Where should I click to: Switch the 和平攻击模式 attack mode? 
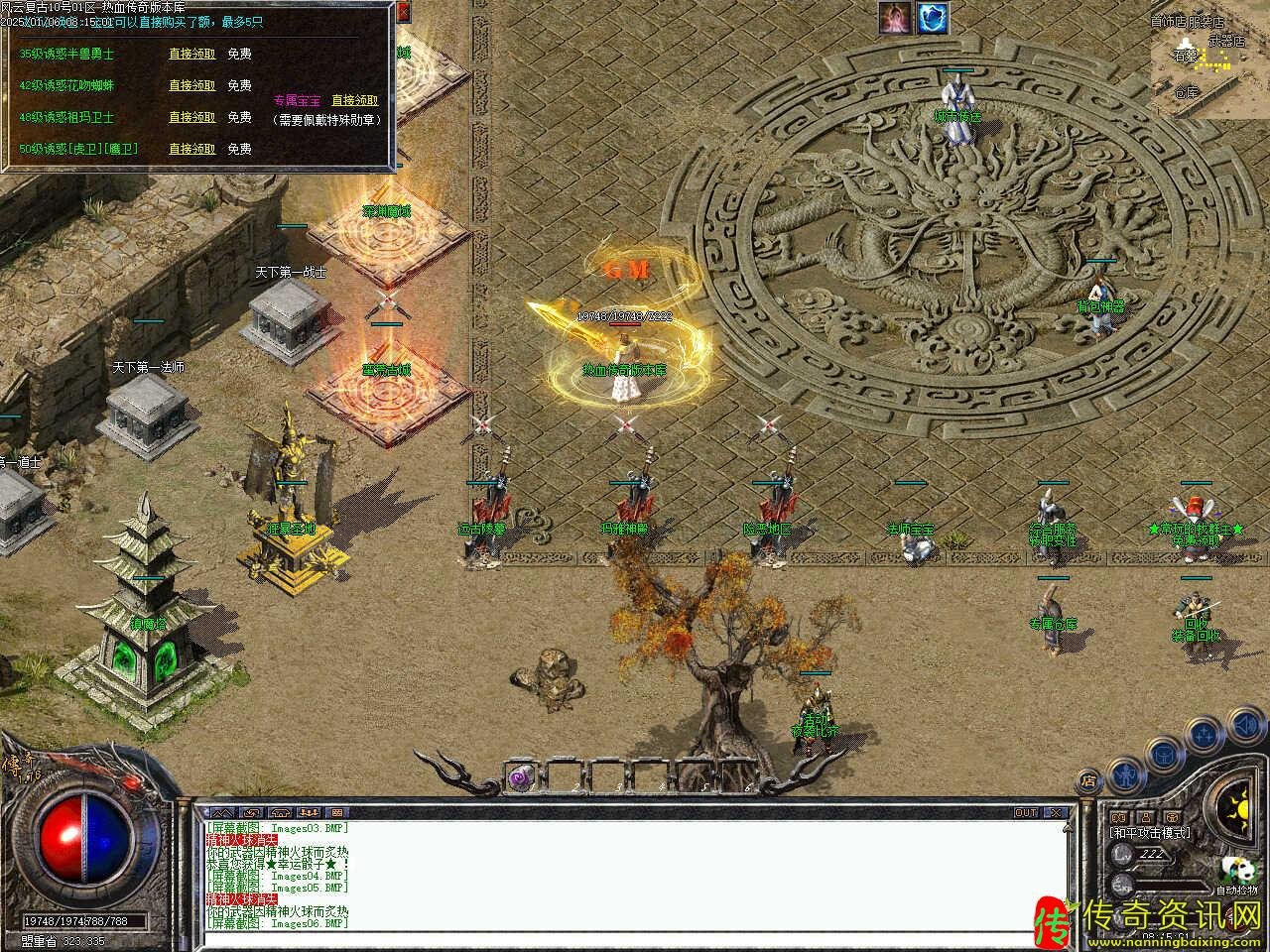tap(1151, 833)
